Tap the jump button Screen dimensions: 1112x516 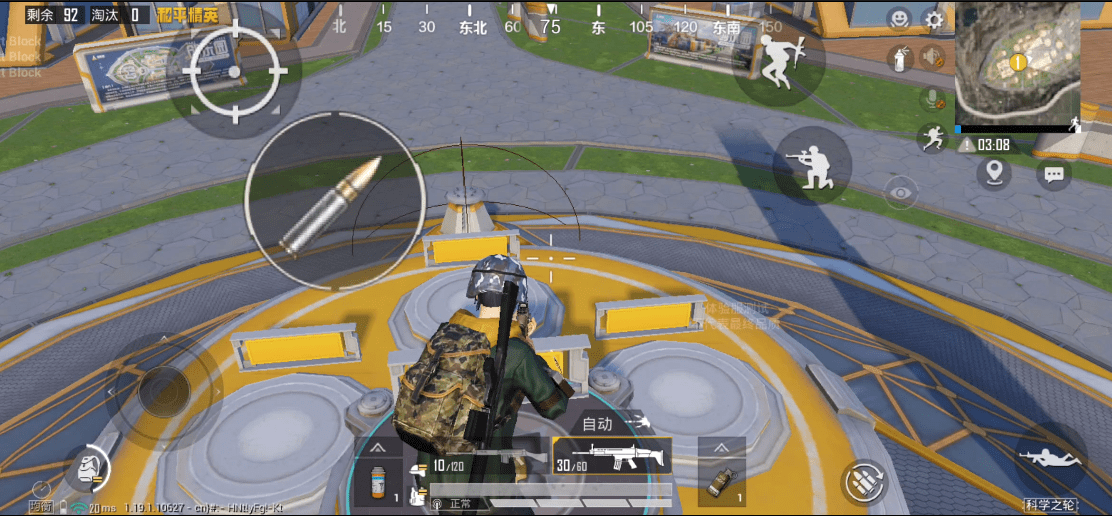pos(773,62)
